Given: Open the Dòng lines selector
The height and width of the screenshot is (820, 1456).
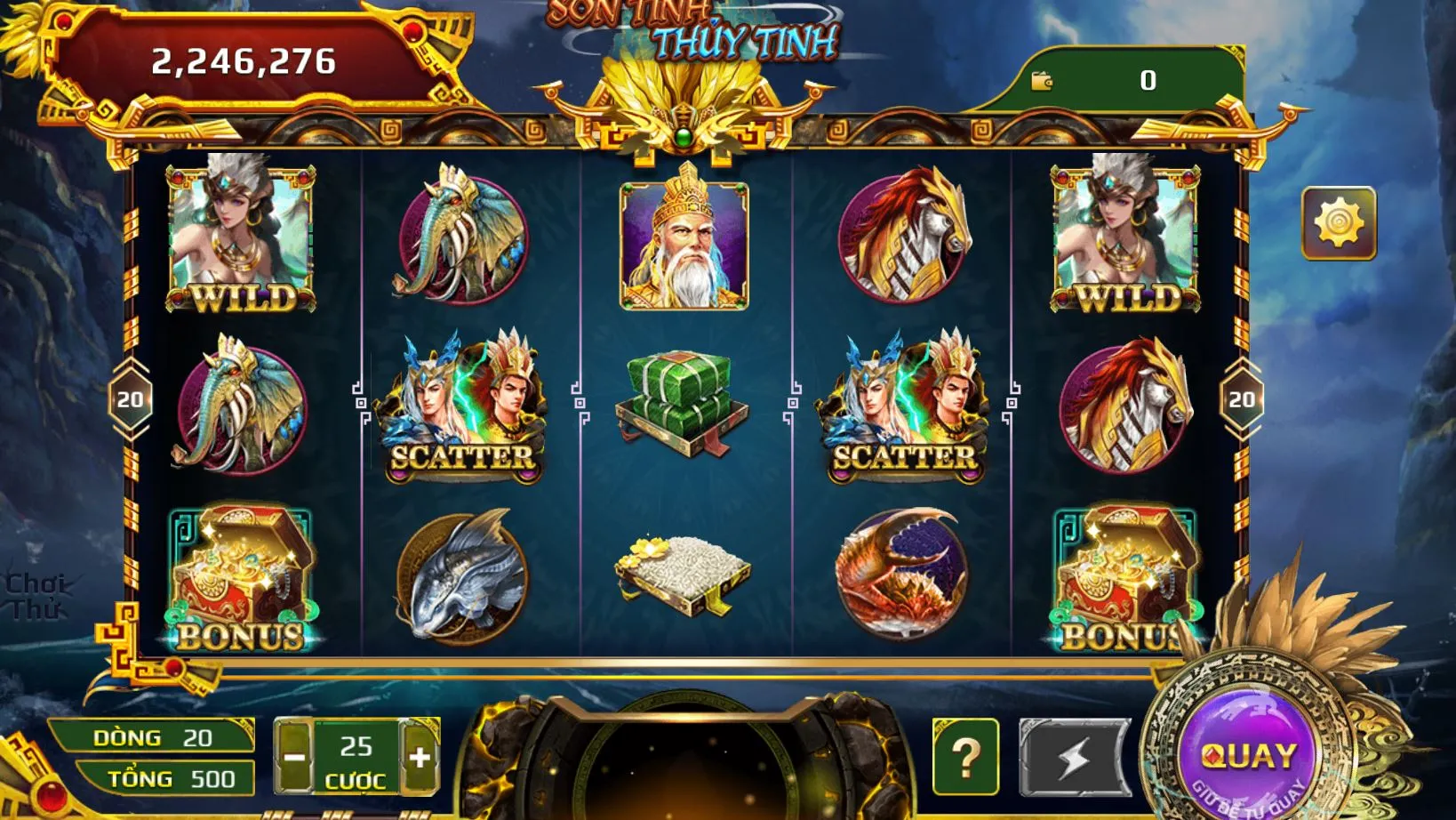Looking at the screenshot, I should (x=156, y=738).
